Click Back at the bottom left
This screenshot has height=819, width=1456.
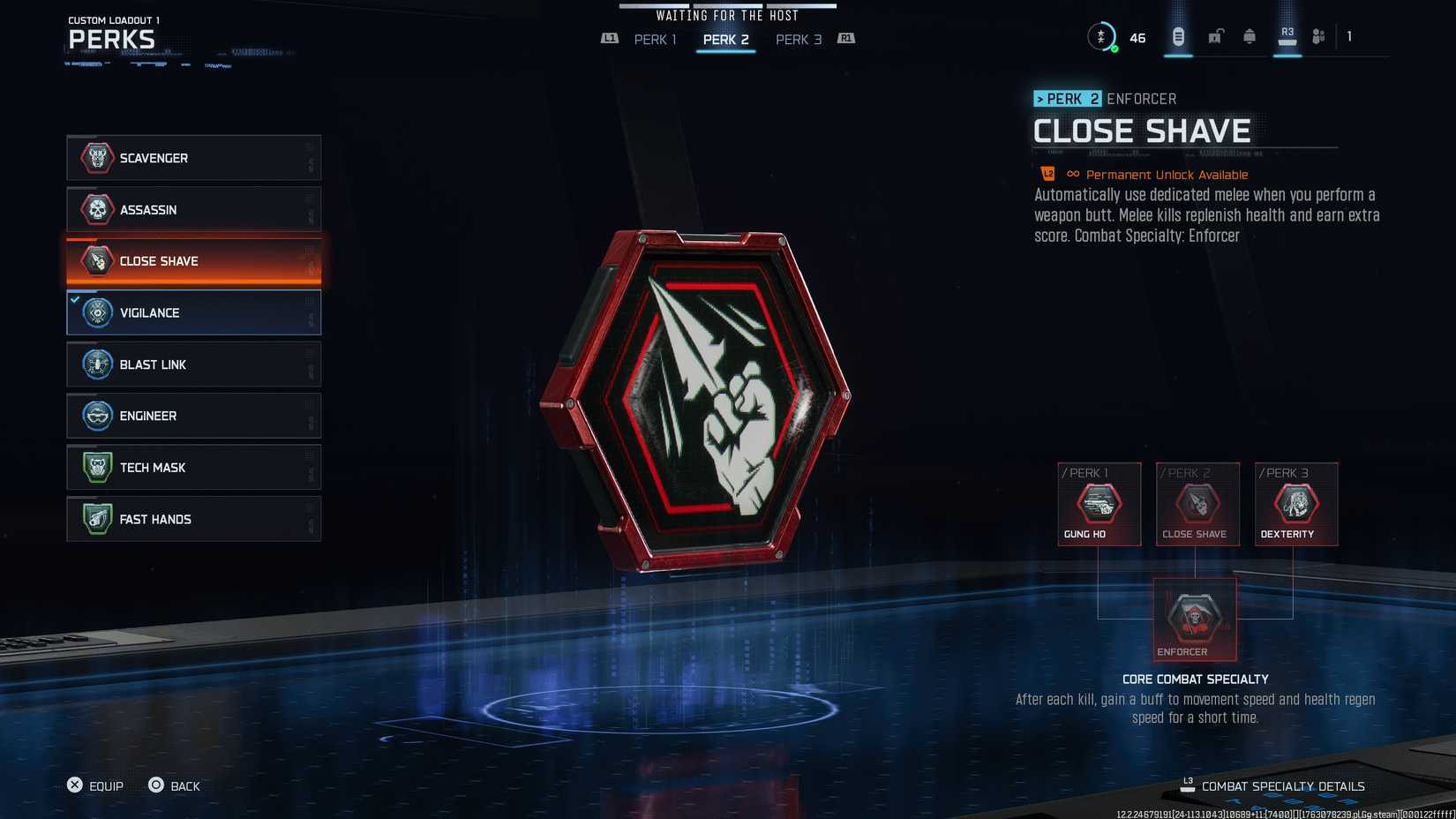click(x=176, y=785)
